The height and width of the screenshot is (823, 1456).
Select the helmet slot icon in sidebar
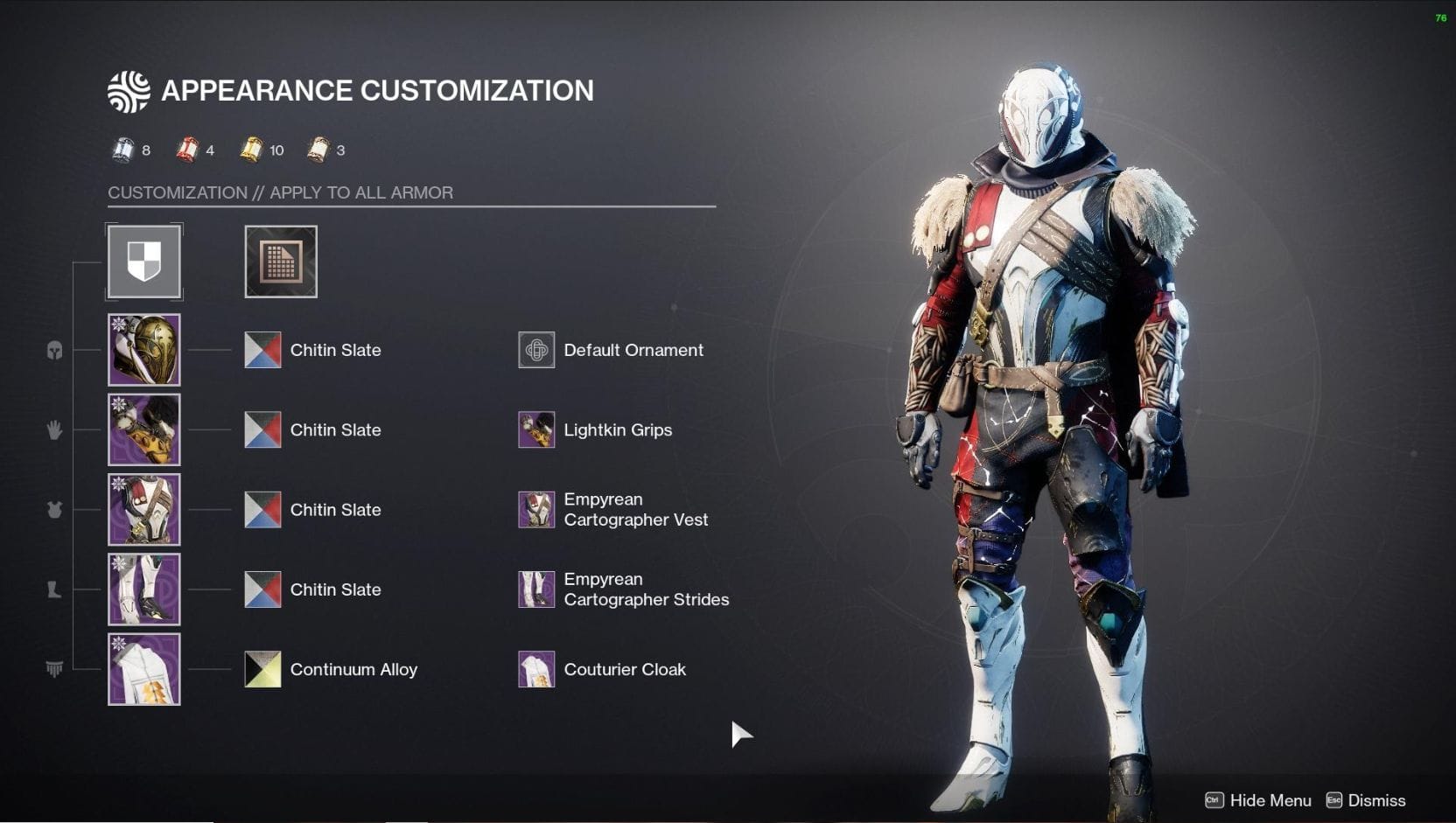[x=53, y=350]
